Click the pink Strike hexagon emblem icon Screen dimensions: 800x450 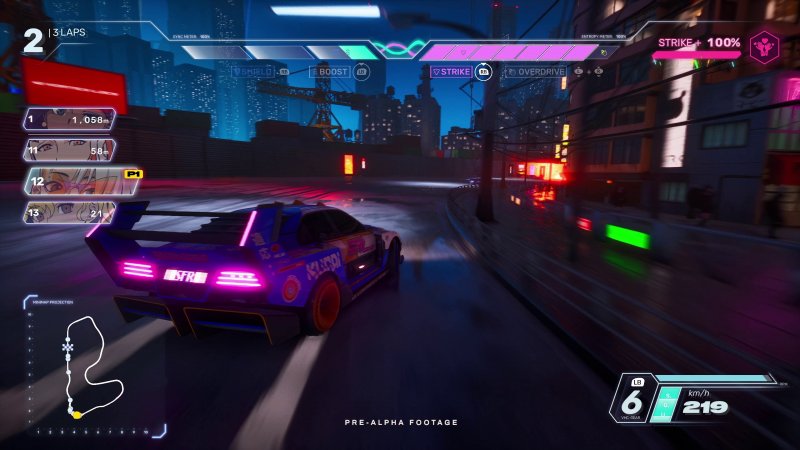pyautogui.click(x=764, y=47)
